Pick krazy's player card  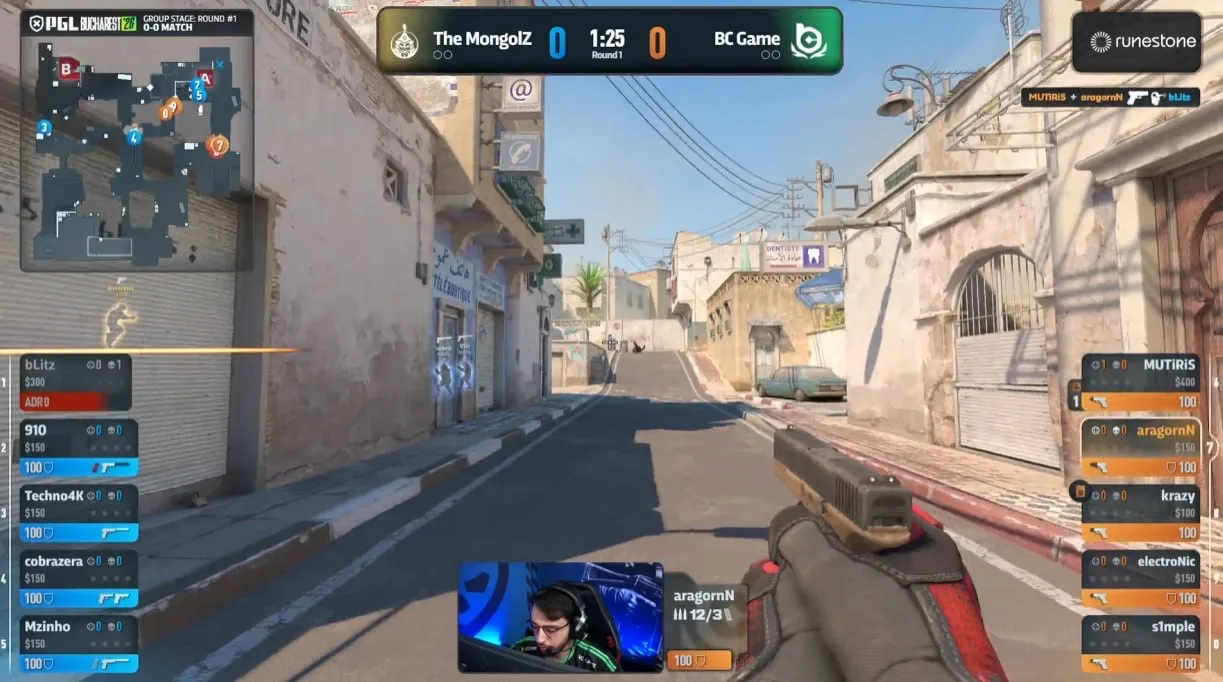point(1141,513)
